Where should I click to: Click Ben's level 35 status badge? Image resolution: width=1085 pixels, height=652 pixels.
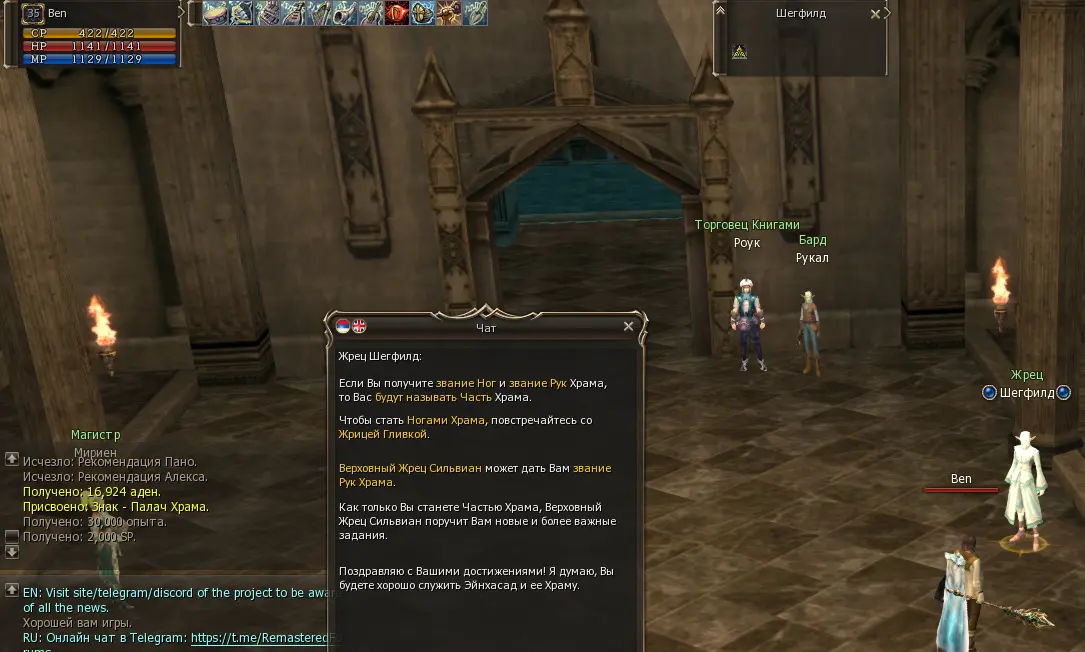(x=33, y=14)
